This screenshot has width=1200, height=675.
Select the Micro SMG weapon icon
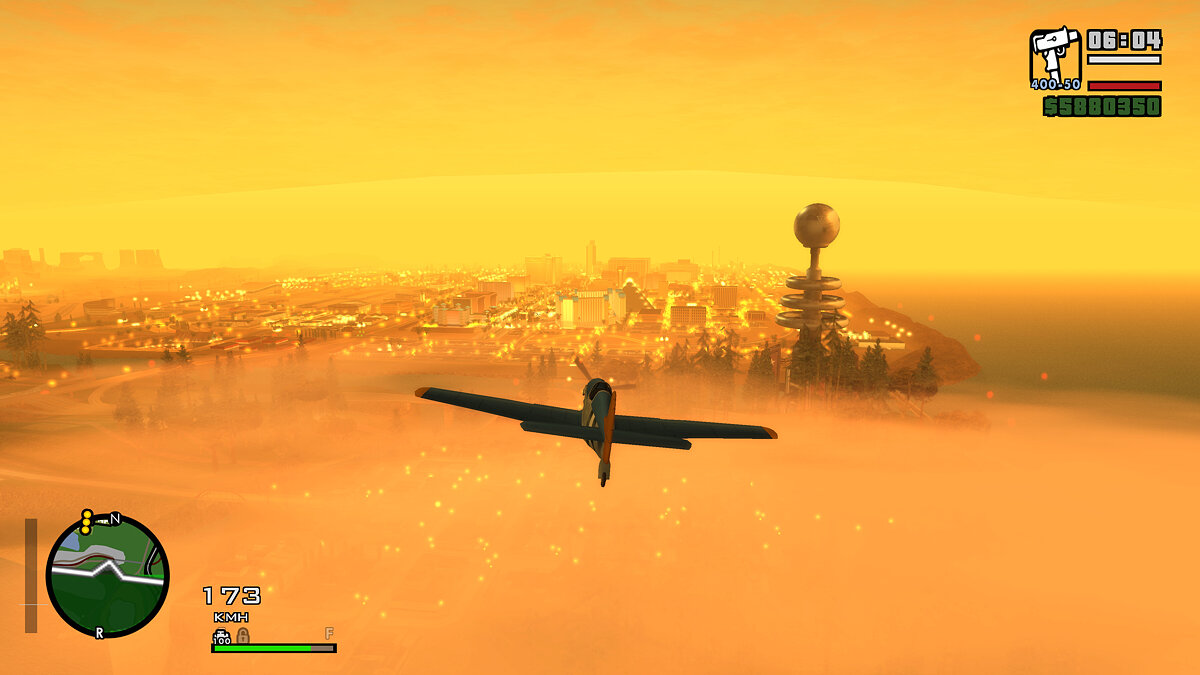[x=1055, y=55]
